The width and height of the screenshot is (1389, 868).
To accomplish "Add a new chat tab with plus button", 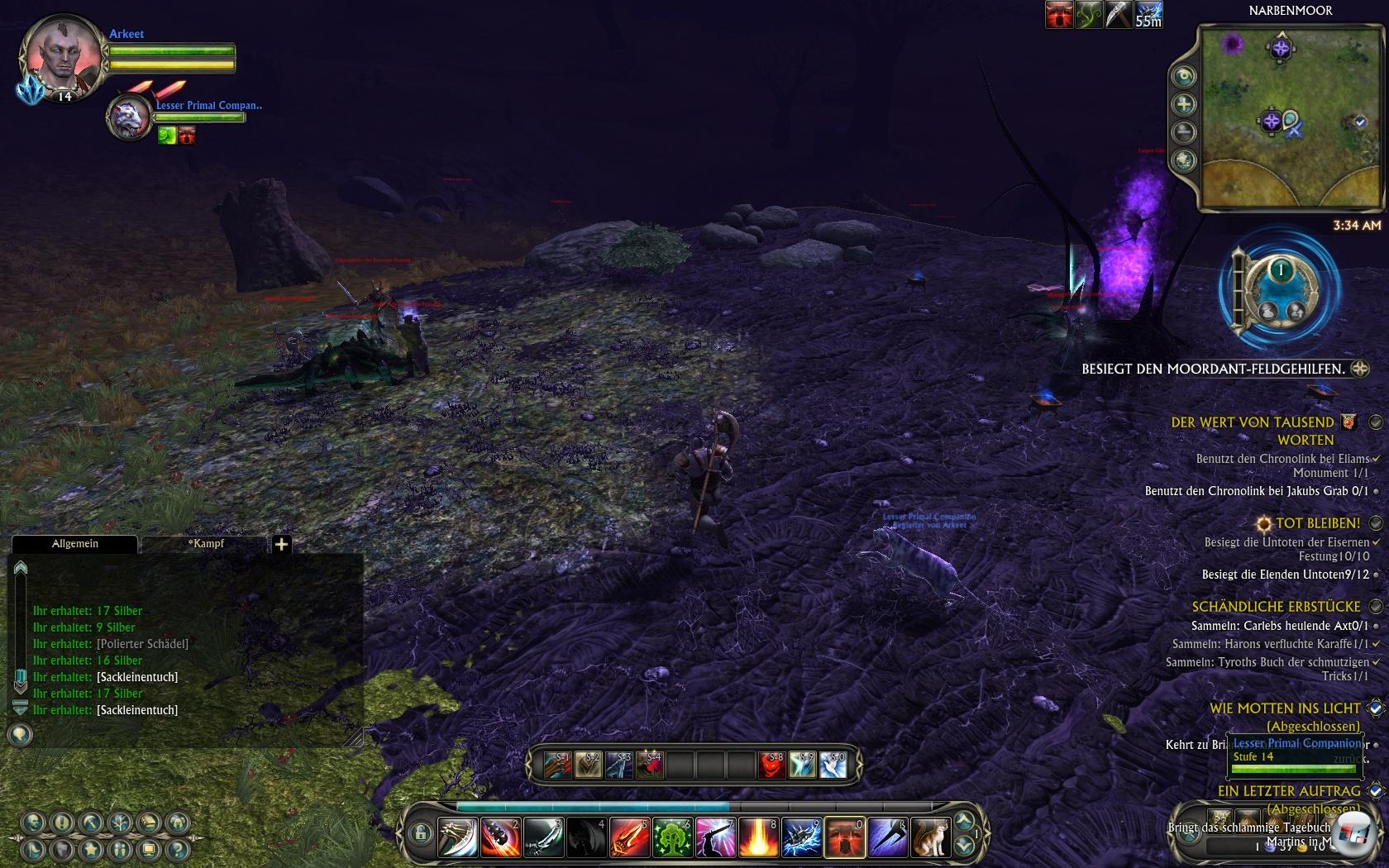I will coord(281,544).
